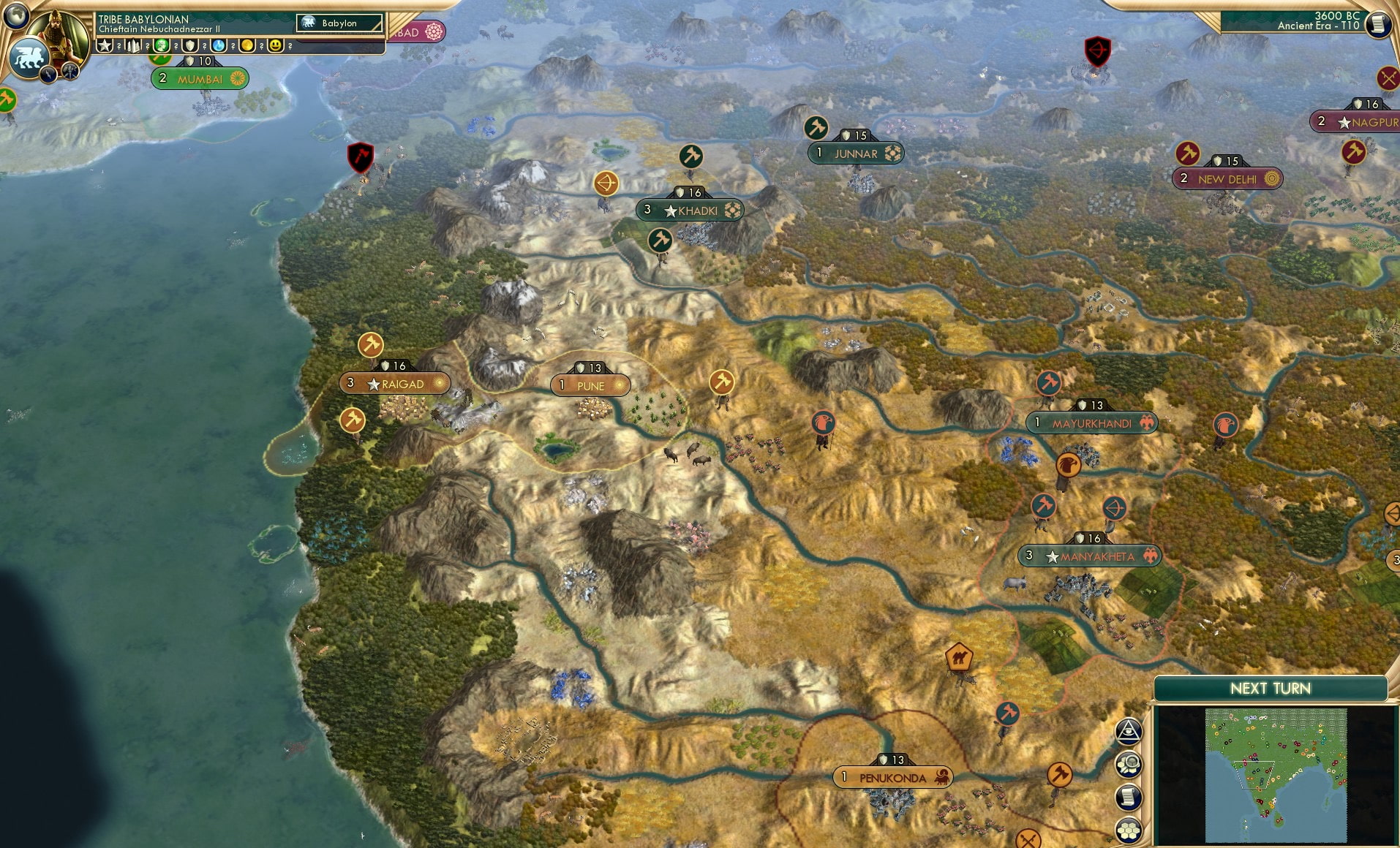Toggle the hex grid overlay

(1128, 829)
